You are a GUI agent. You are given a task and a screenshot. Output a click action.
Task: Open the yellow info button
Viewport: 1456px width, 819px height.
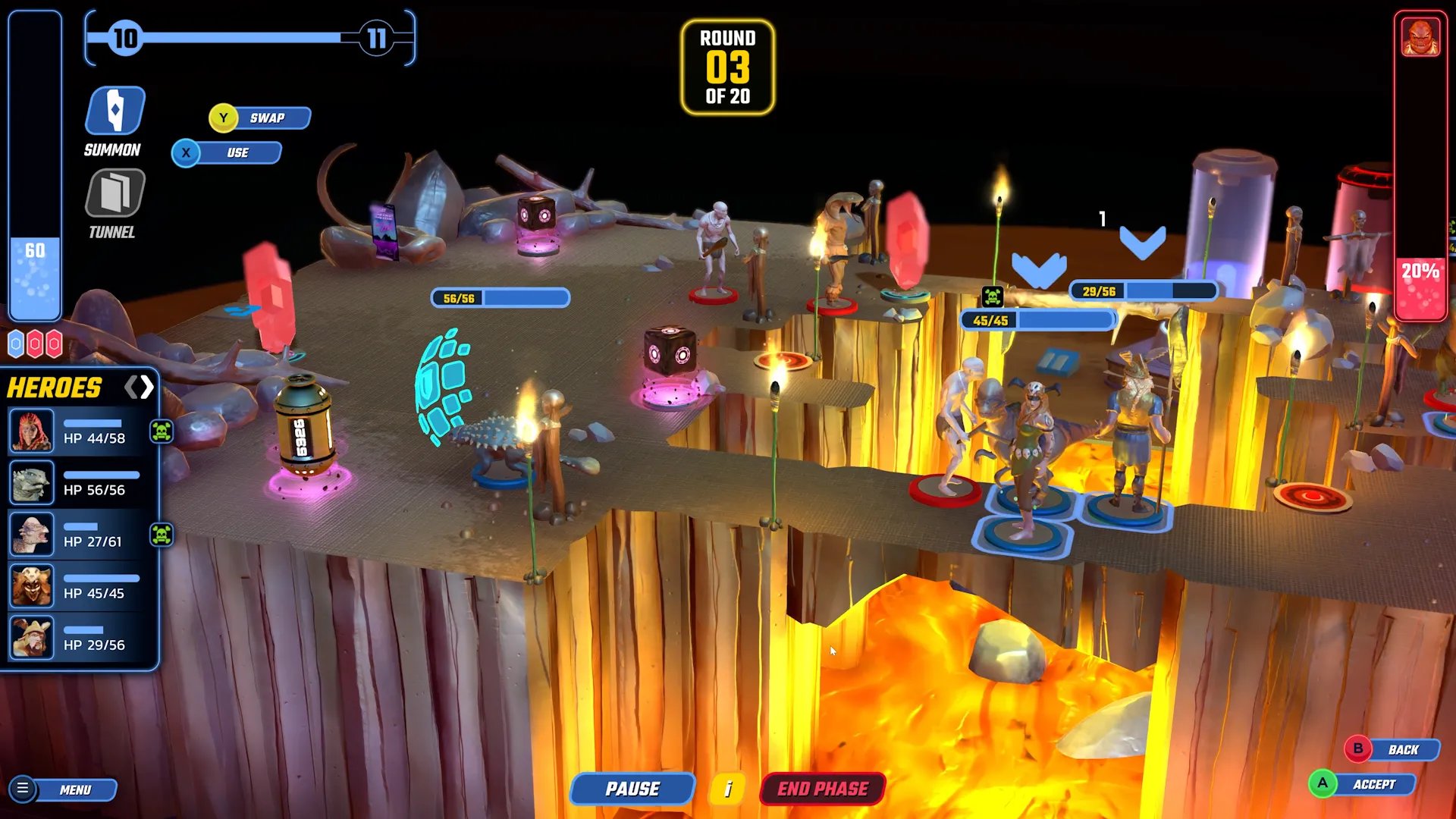(727, 789)
